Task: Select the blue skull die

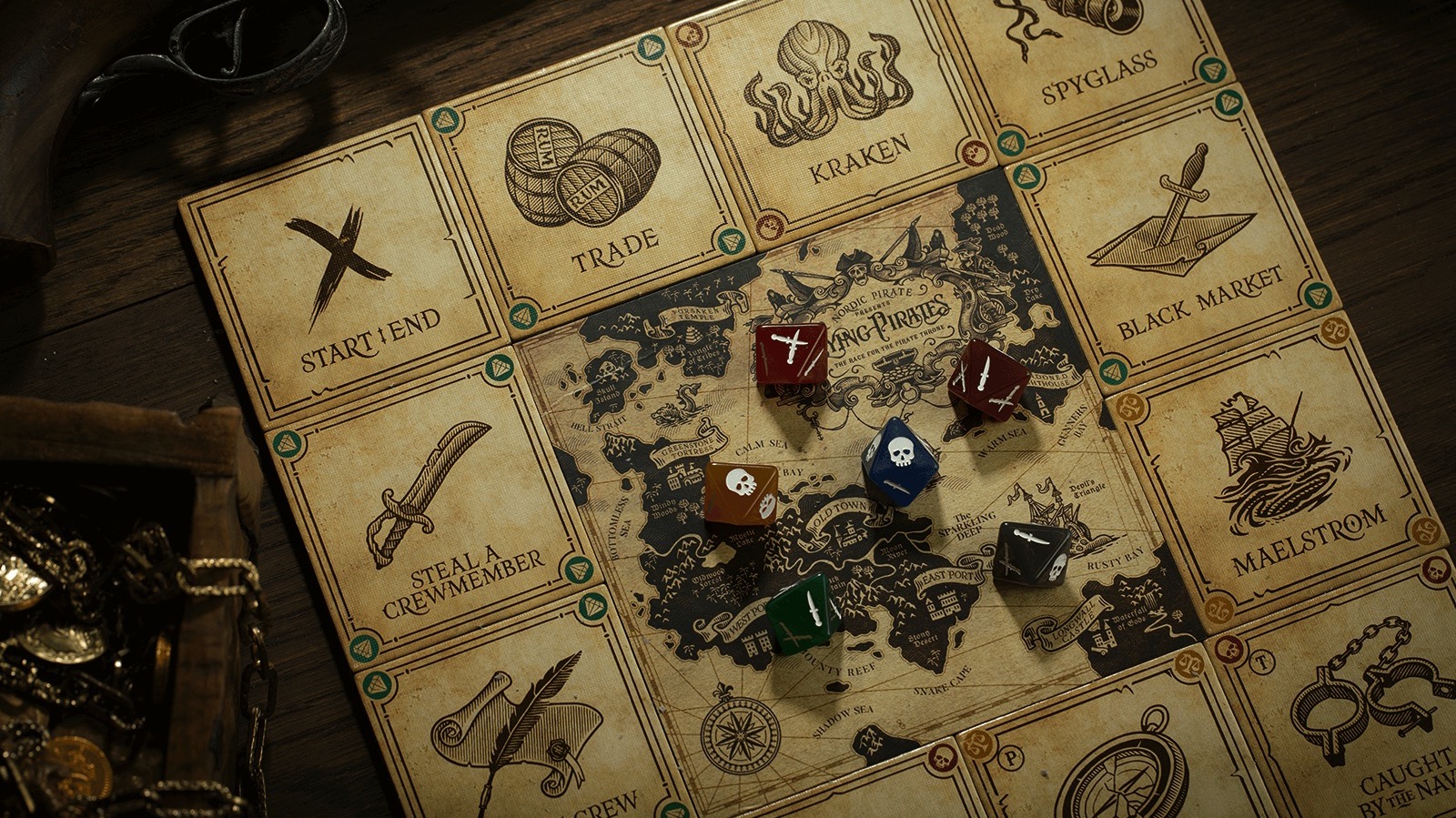Action: pyautogui.click(x=899, y=459)
